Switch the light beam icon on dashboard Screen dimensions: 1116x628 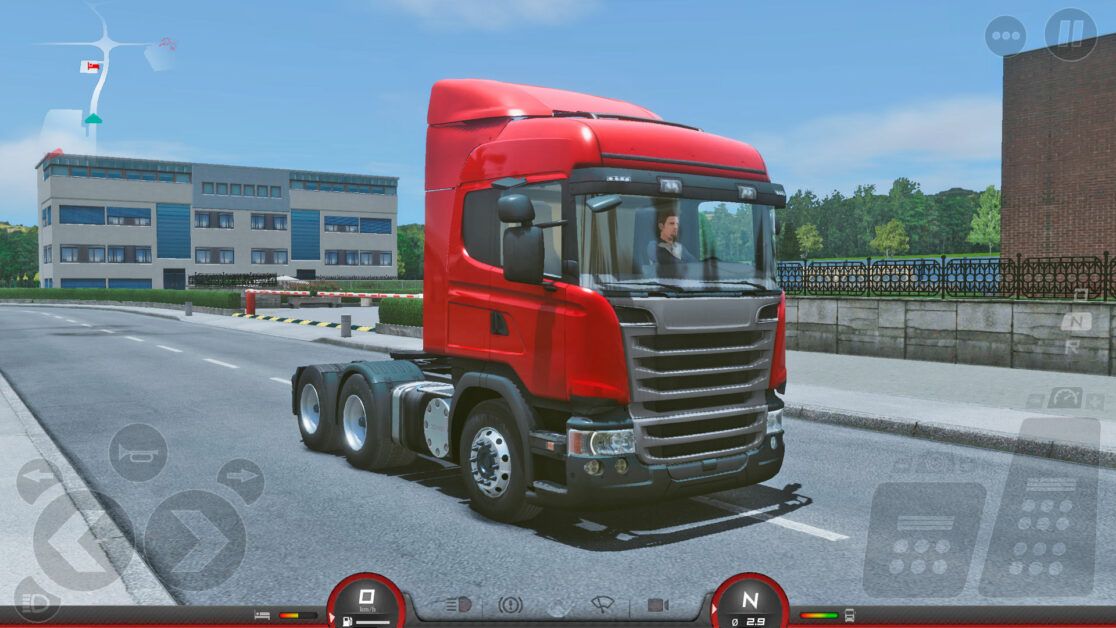point(457,605)
